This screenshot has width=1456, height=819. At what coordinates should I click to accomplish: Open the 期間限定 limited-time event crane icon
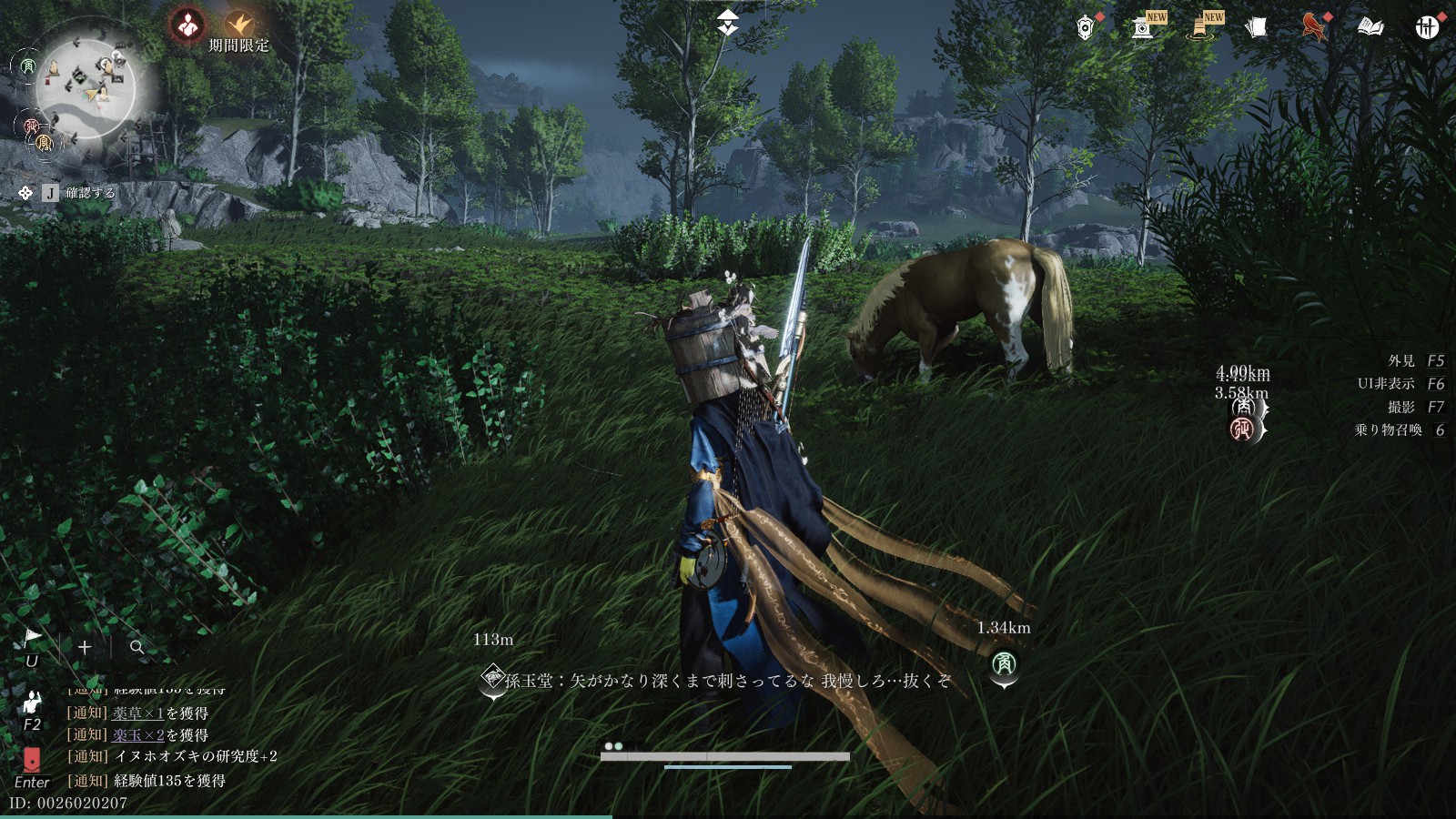click(x=239, y=25)
